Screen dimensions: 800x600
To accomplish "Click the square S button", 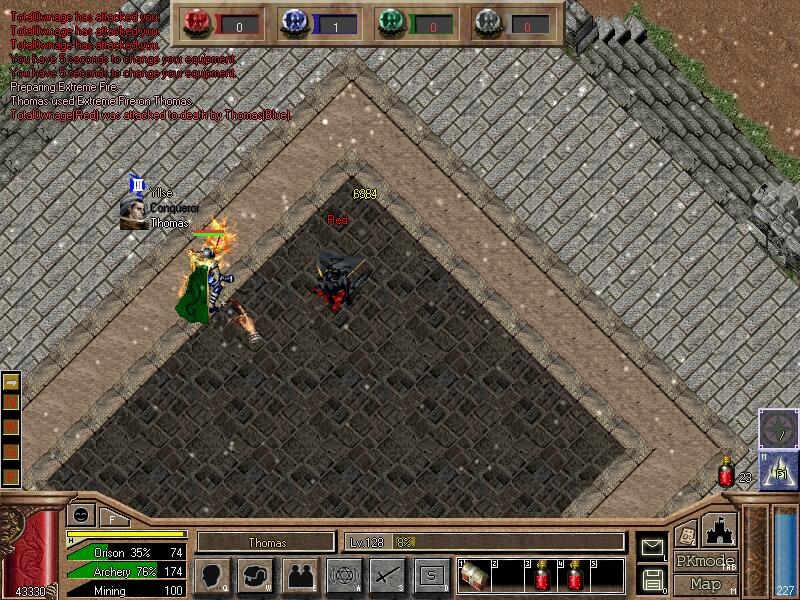I will (431, 575).
